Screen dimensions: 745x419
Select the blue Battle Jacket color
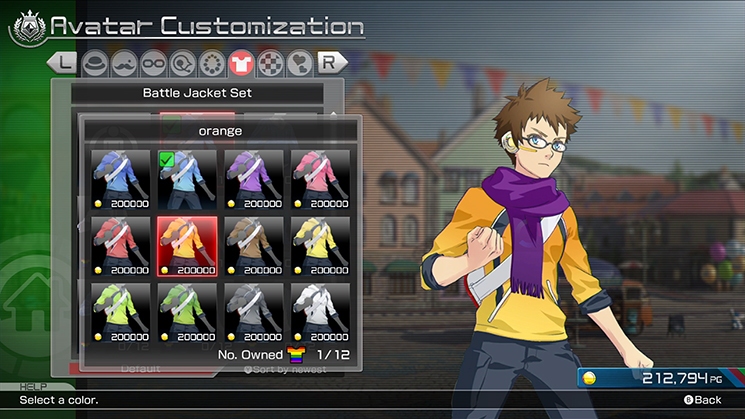tap(121, 177)
